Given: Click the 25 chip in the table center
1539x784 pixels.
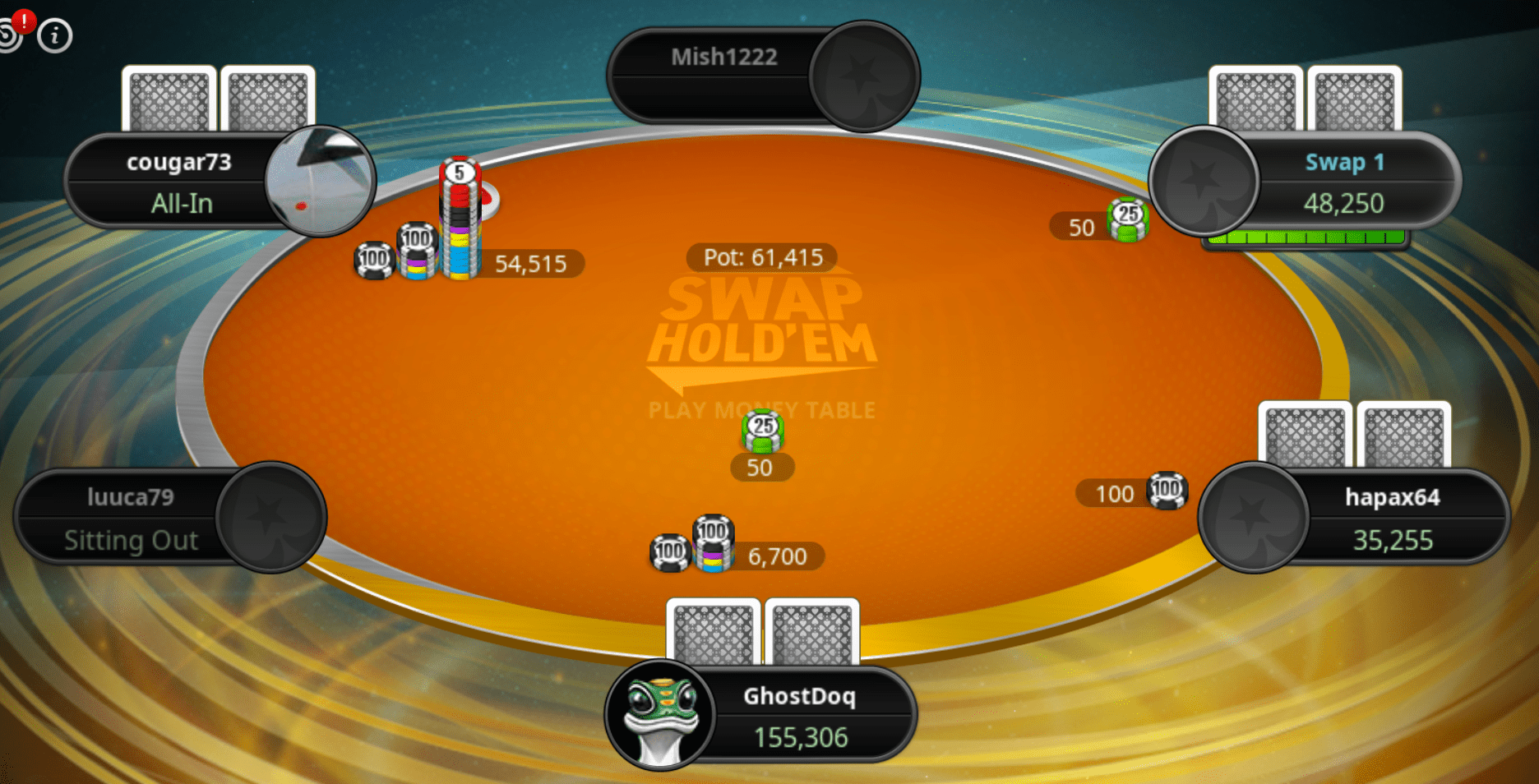Looking at the screenshot, I should 761,431.
